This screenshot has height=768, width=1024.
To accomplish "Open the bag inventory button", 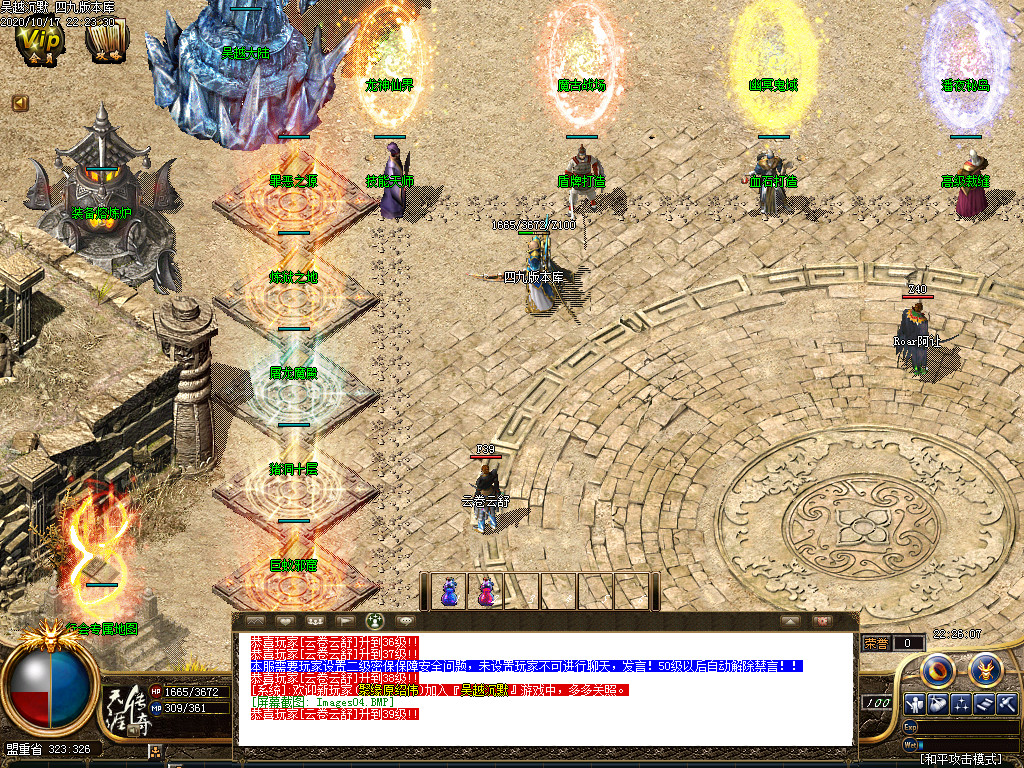I will pos(937,703).
